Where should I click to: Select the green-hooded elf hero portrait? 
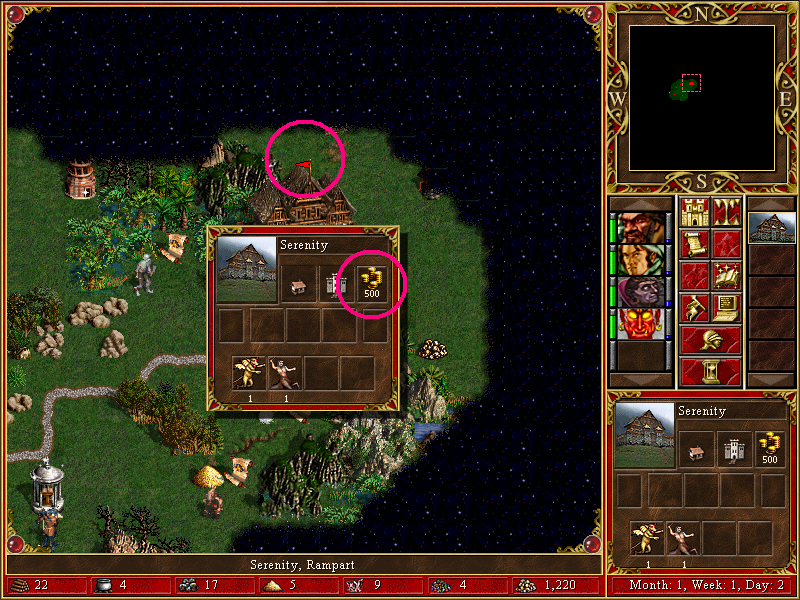coord(640,260)
